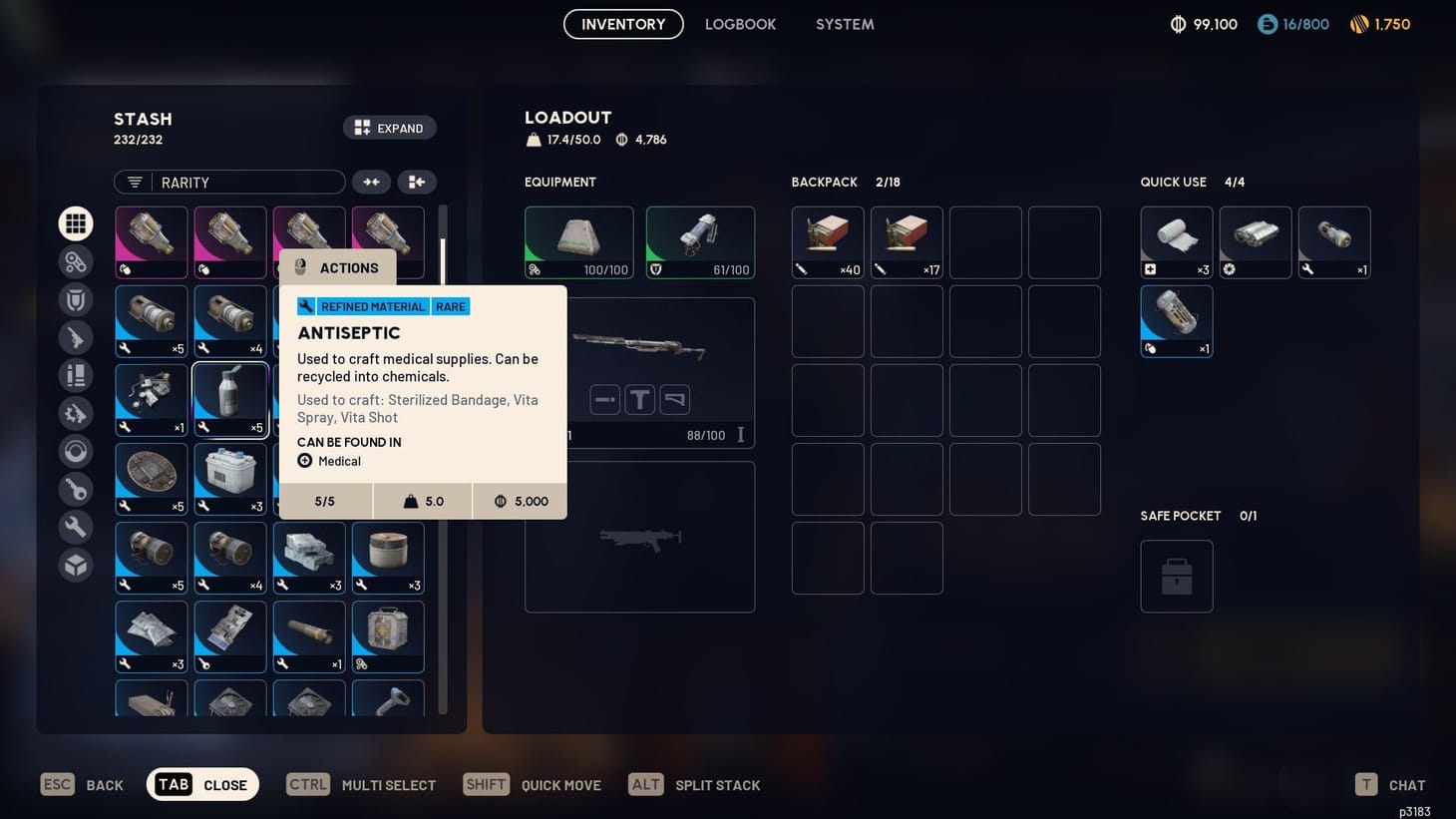The height and width of the screenshot is (819, 1456).
Task: Click the stack-consolidate arrows button beside Rarity
Action: pos(370,182)
